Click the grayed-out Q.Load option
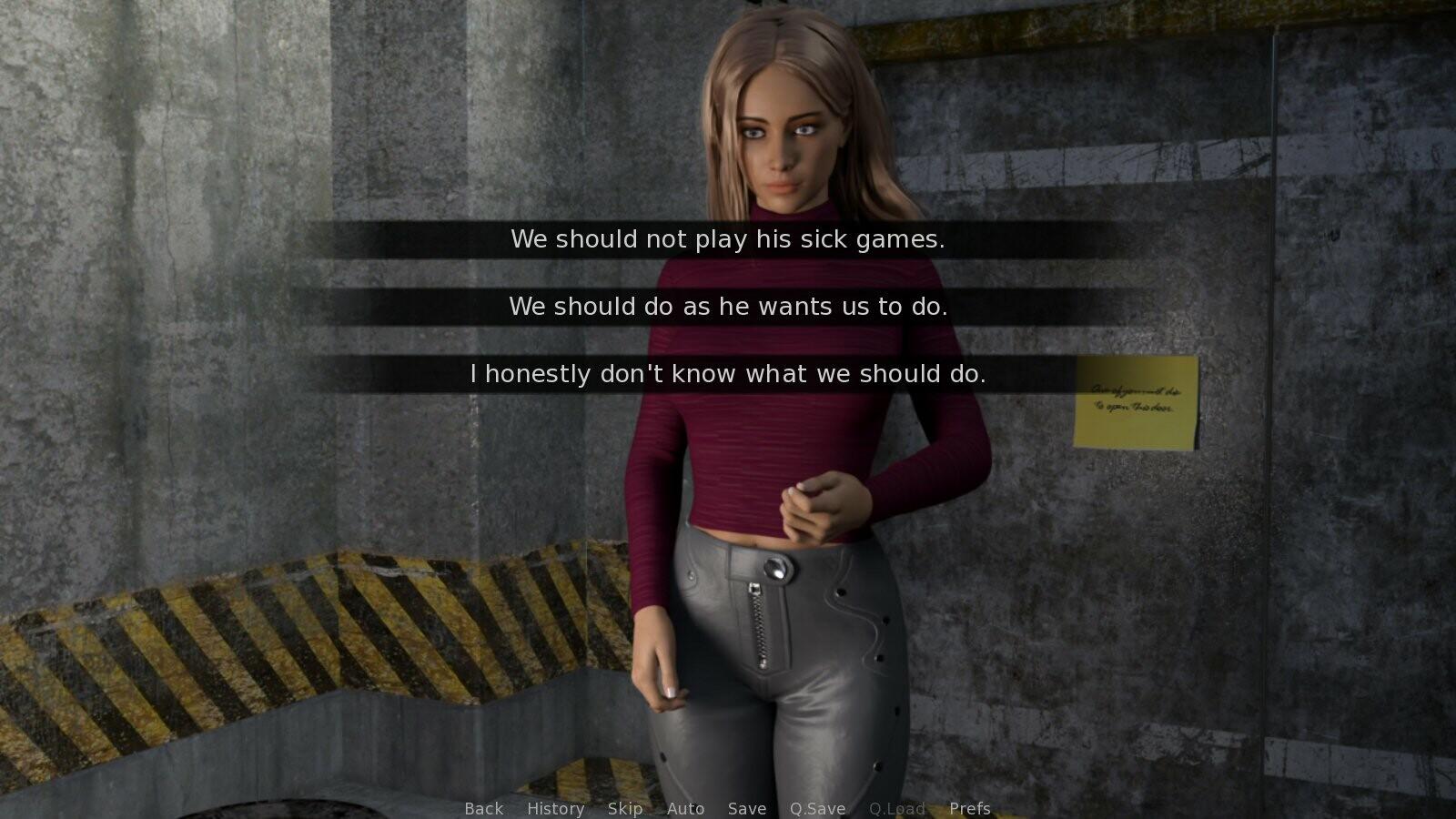The image size is (1456, 819). coord(897,808)
